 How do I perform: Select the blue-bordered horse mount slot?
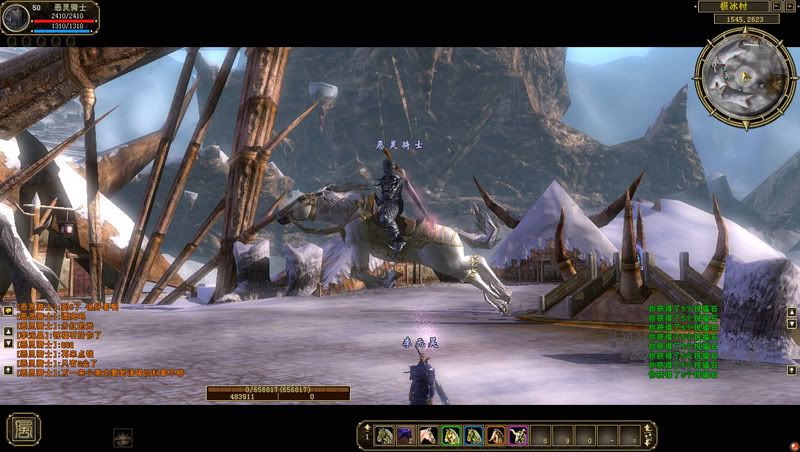(473, 435)
